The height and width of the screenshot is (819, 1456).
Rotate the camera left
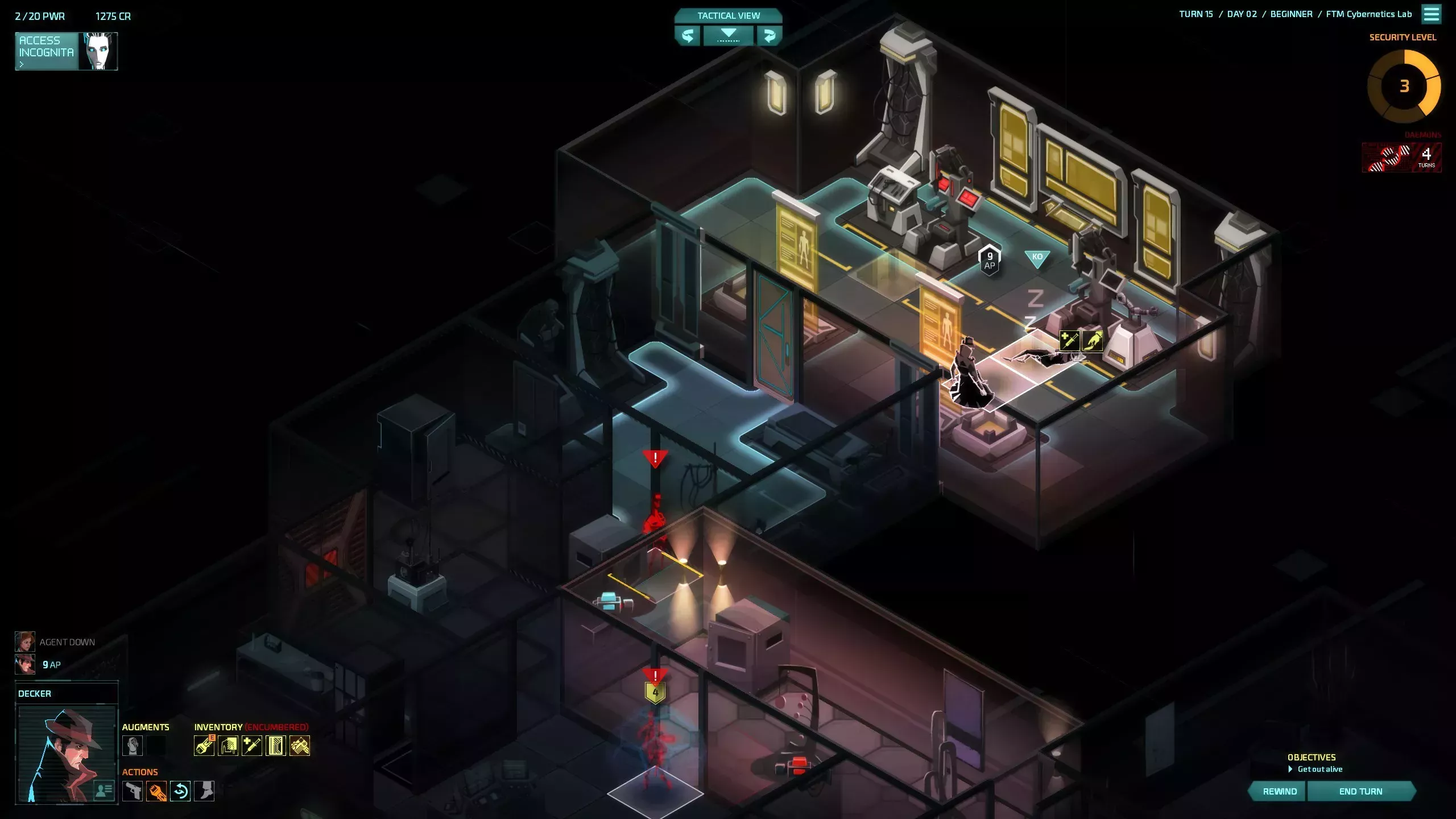688,36
